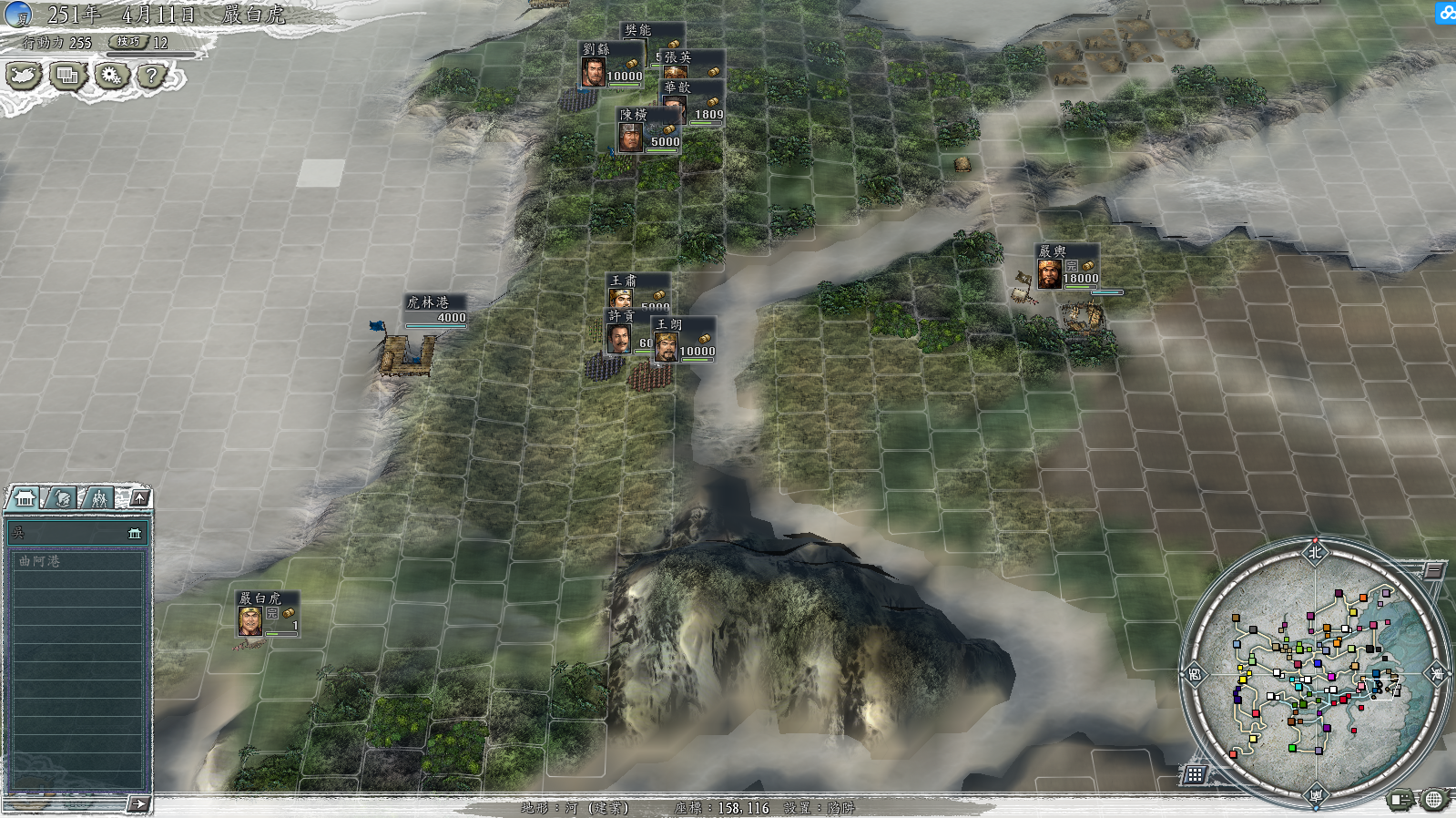
Task: Select the 嚴白虎 unit nameplate
Action: pyautogui.click(x=260, y=598)
